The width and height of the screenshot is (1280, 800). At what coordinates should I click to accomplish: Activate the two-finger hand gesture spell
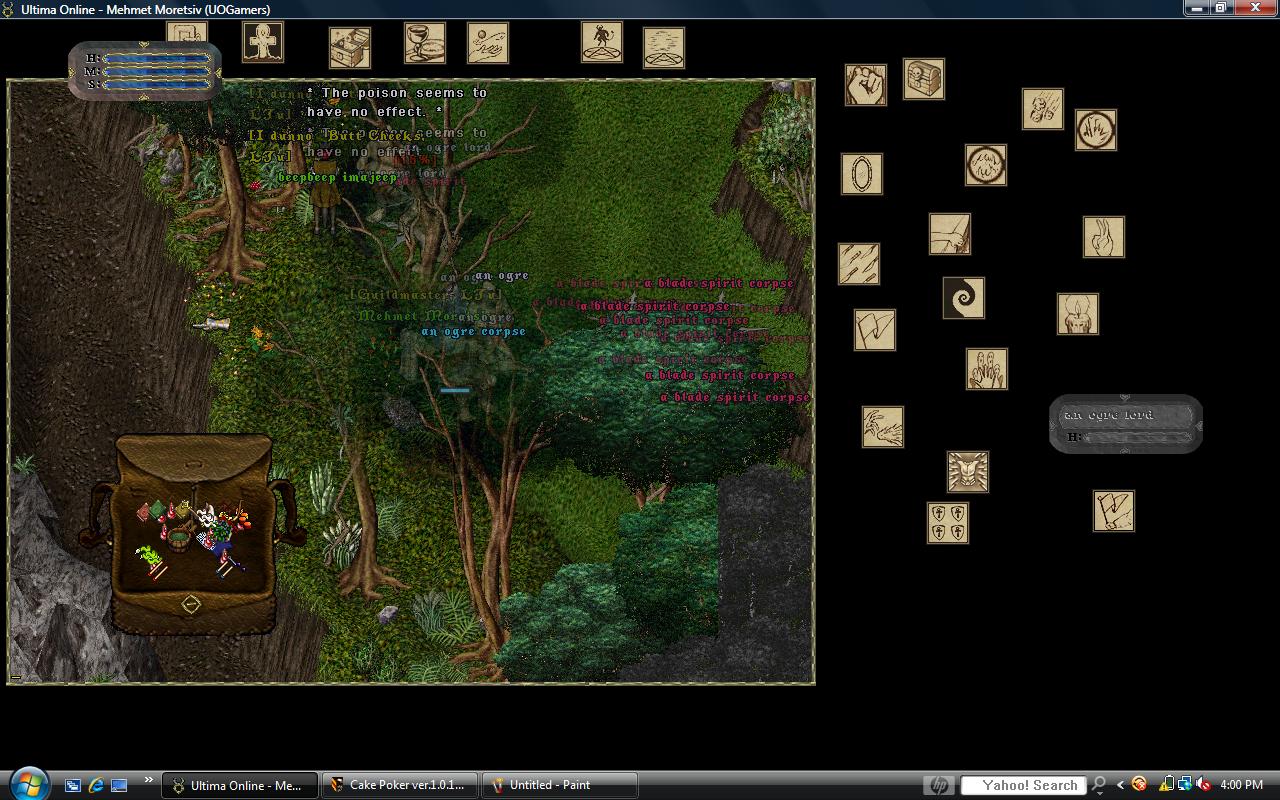[1104, 237]
